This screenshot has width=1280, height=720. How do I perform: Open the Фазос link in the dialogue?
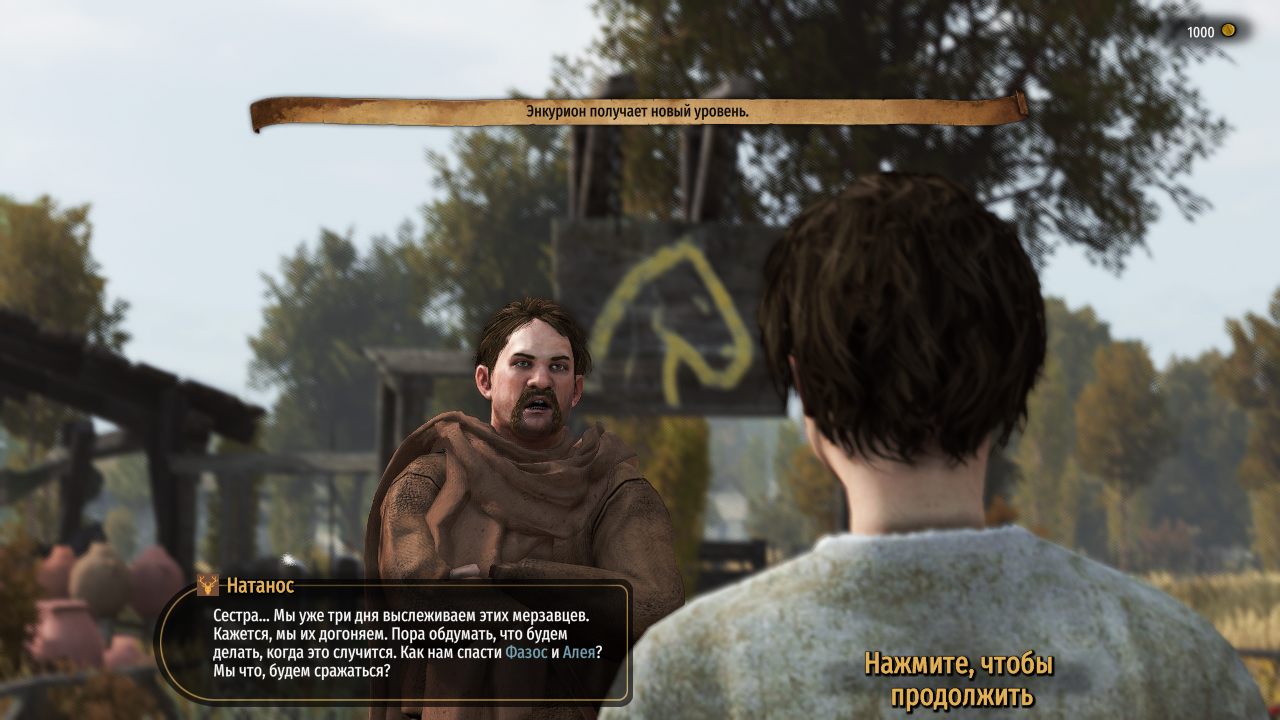526,652
